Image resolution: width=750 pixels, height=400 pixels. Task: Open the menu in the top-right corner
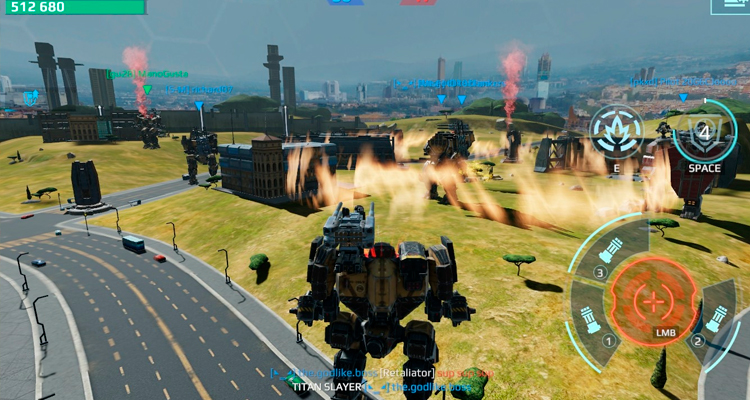click(732, 6)
